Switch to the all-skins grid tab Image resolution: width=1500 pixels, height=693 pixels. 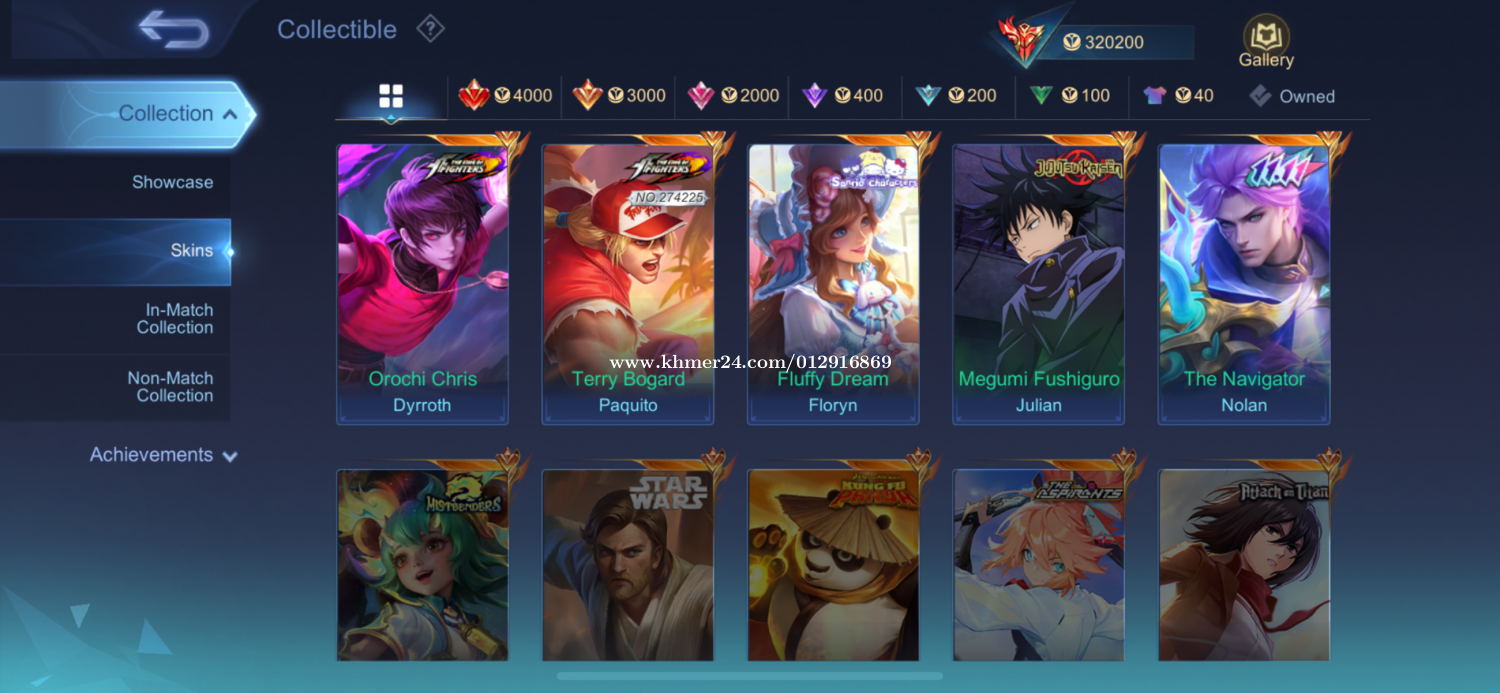[391, 96]
